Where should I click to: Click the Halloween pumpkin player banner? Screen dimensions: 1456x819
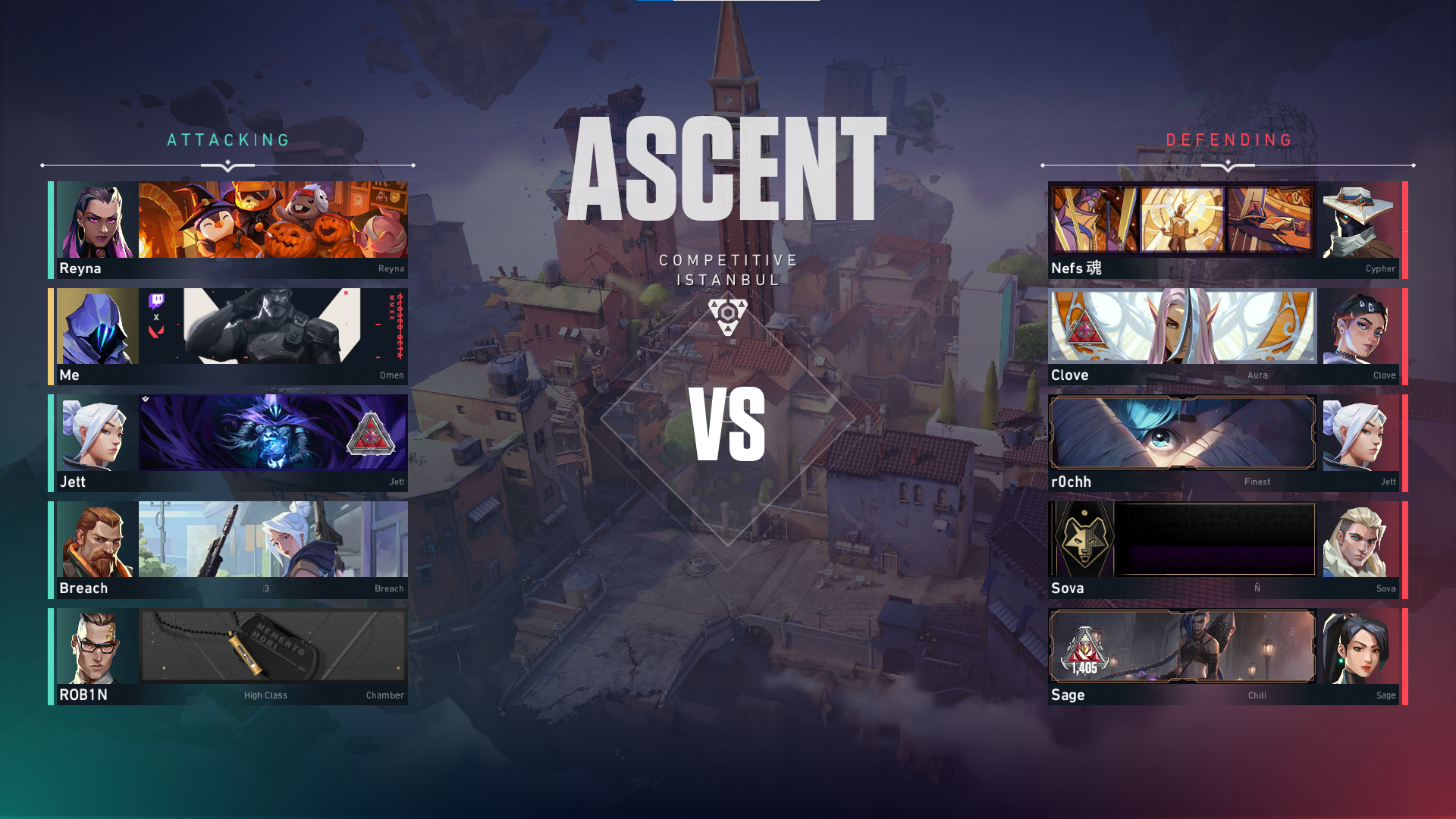tap(273, 220)
